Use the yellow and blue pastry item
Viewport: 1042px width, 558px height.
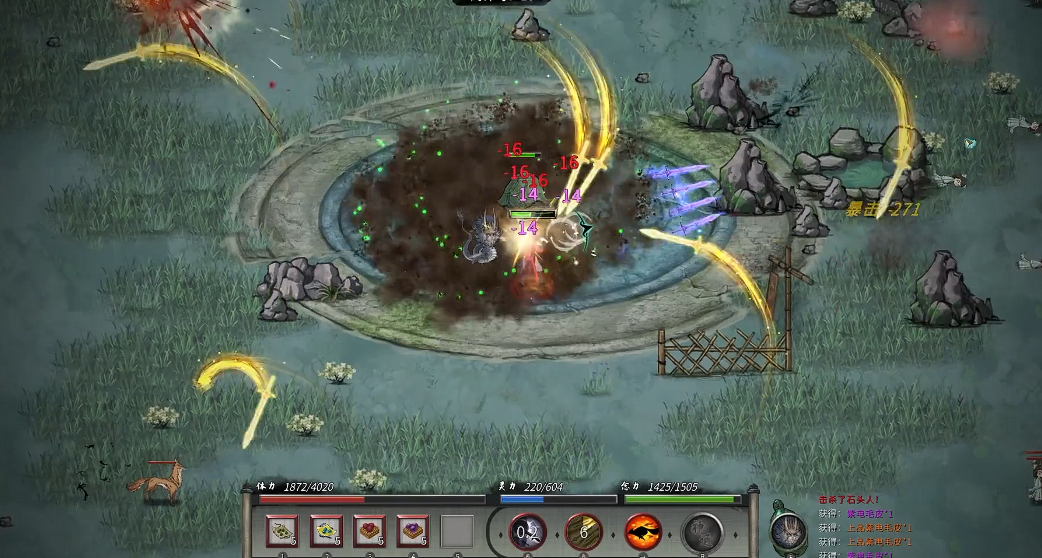(325, 531)
